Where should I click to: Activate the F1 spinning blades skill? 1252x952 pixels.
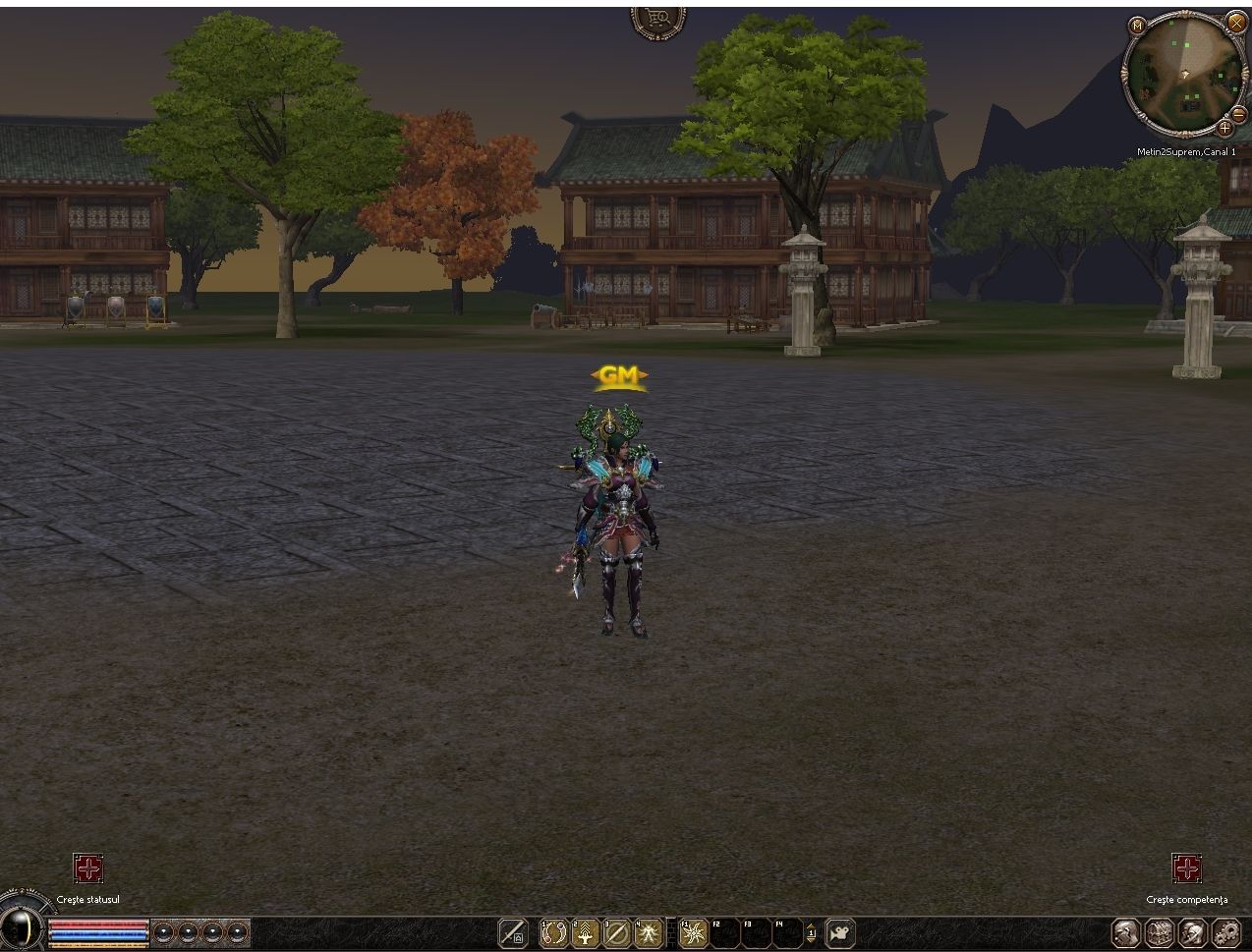point(694,932)
